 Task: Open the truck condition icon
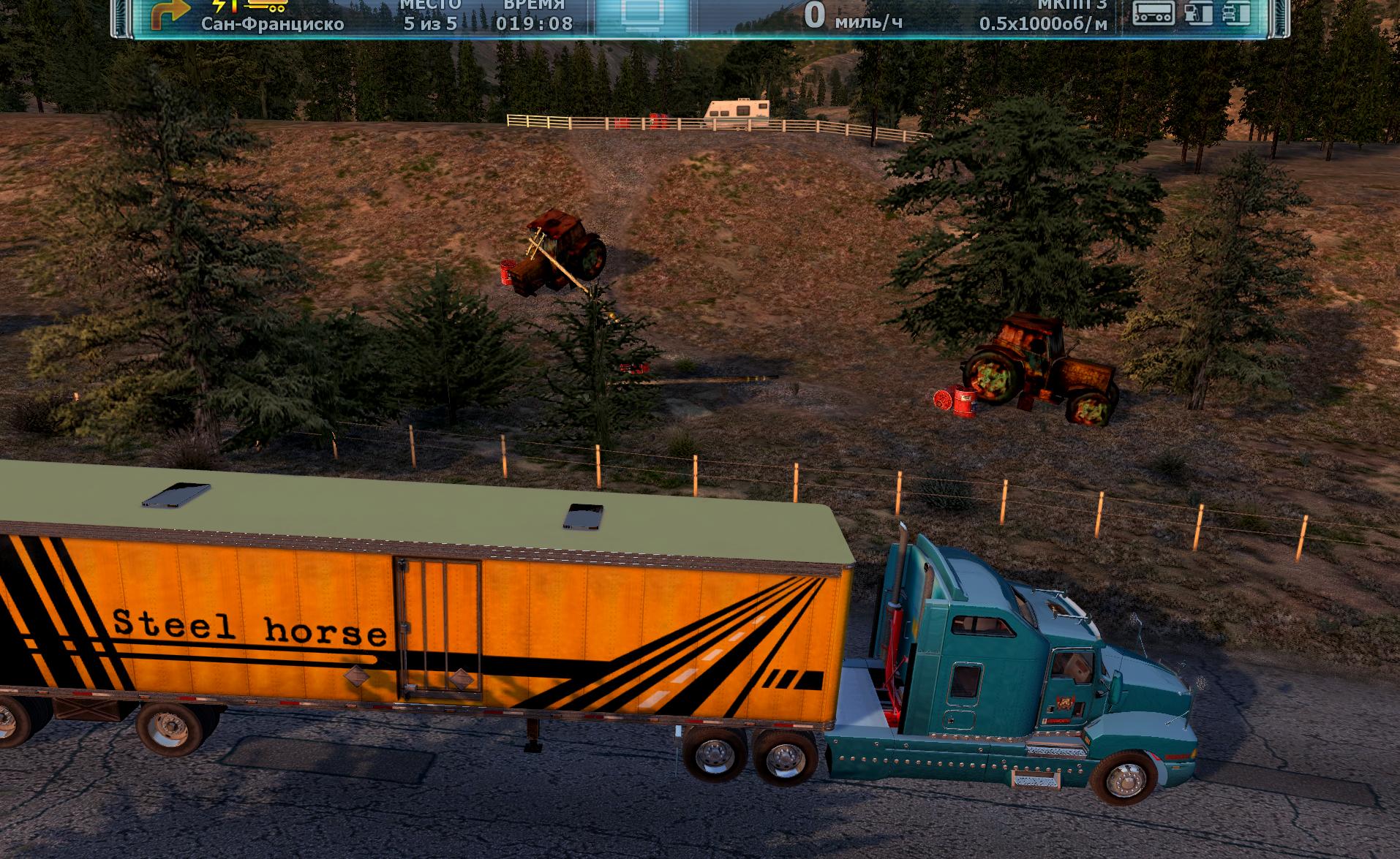[x=1237, y=12]
